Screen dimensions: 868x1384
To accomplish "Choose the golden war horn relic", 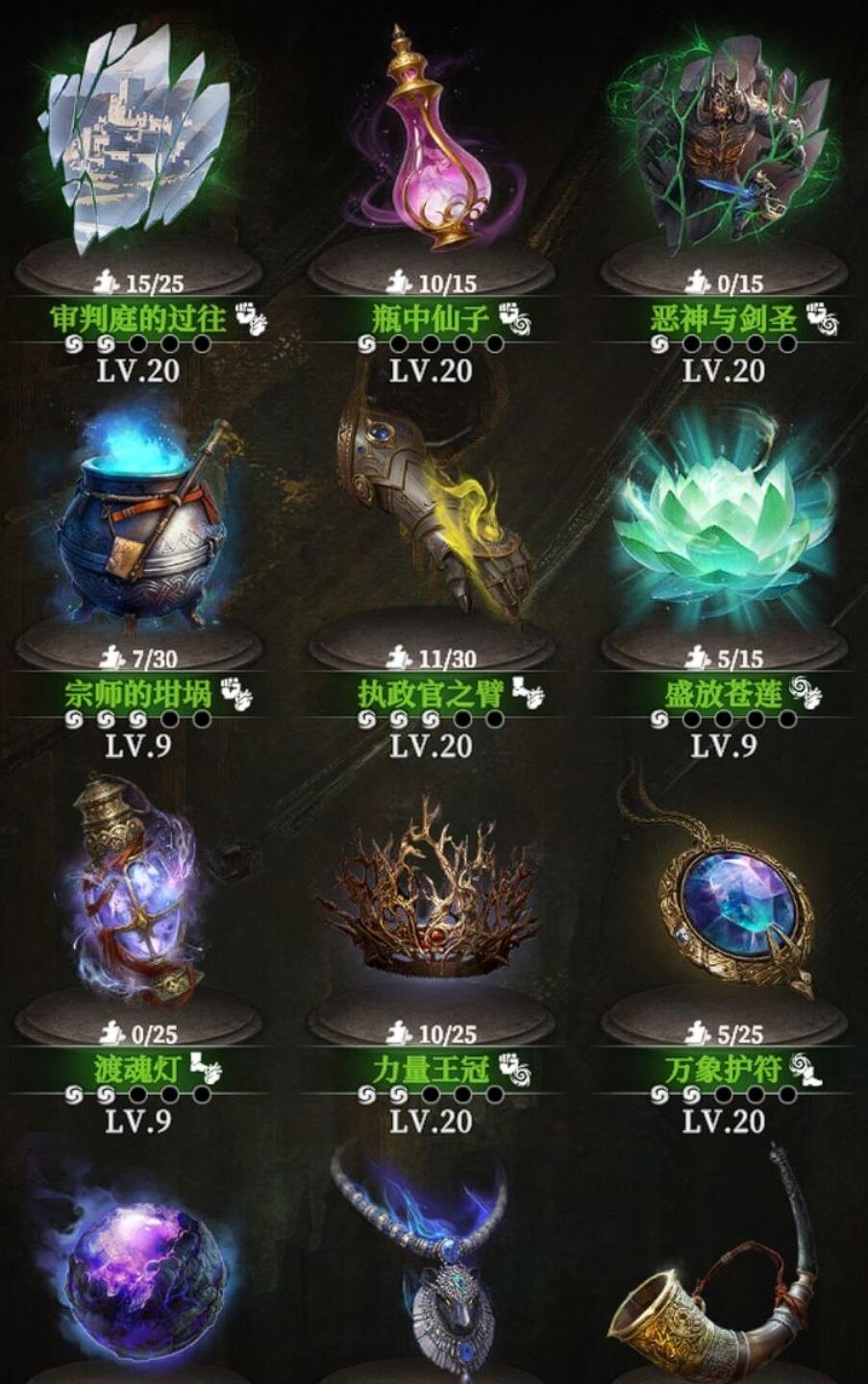I will (723, 1278).
